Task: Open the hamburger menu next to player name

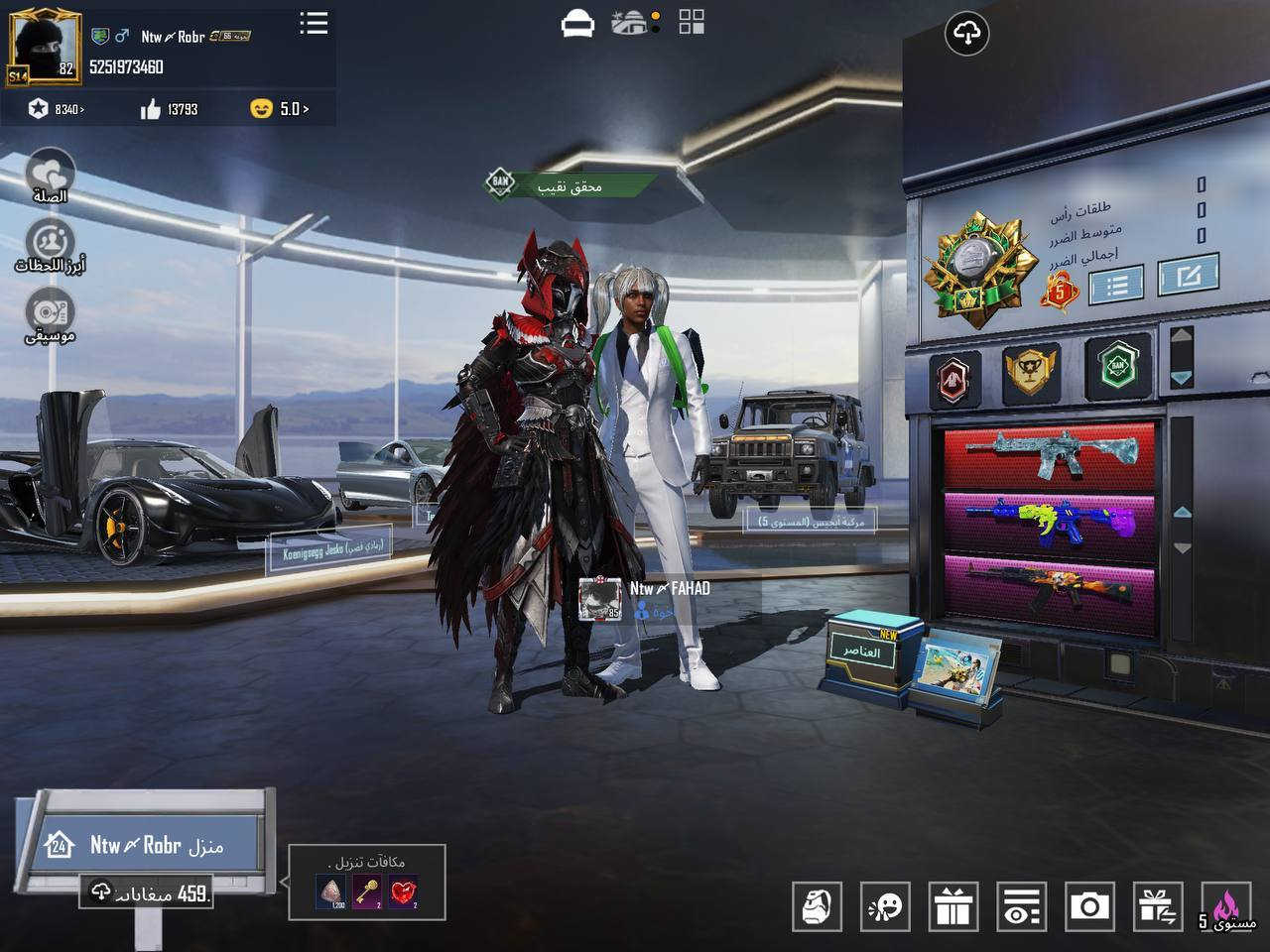Action: 313,25
